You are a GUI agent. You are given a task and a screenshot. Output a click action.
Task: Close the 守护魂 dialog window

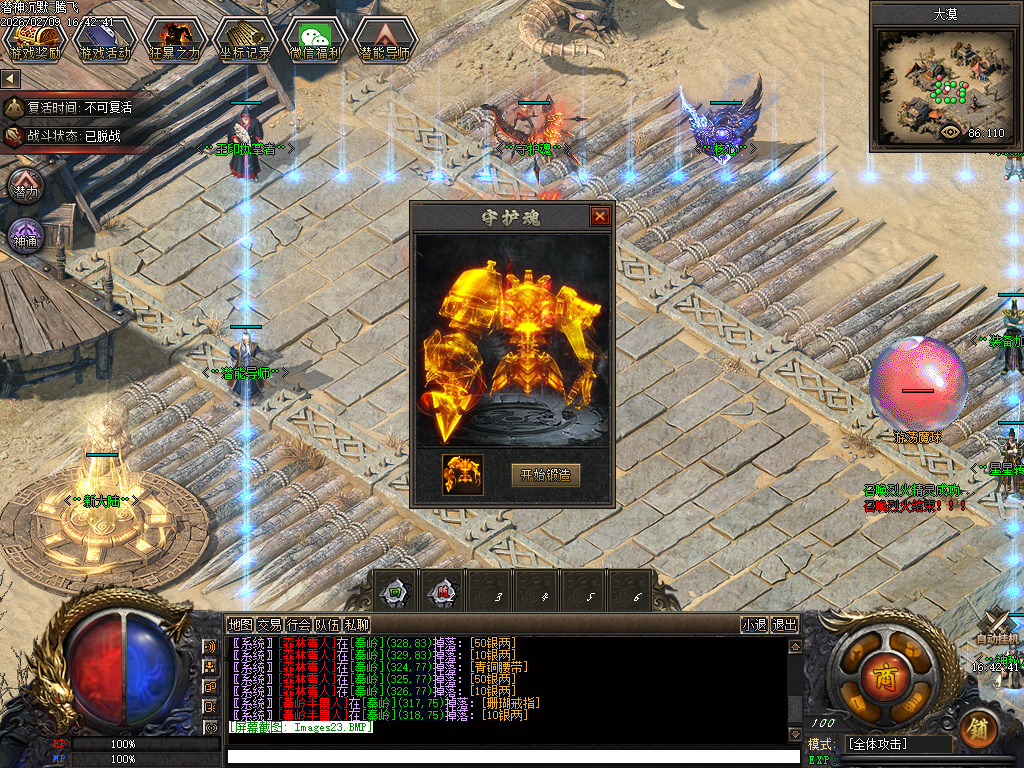pos(599,216)
